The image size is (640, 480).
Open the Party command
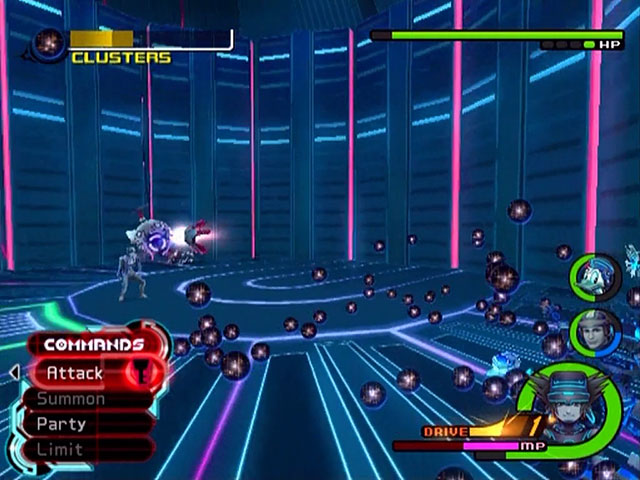coord(62,424)
